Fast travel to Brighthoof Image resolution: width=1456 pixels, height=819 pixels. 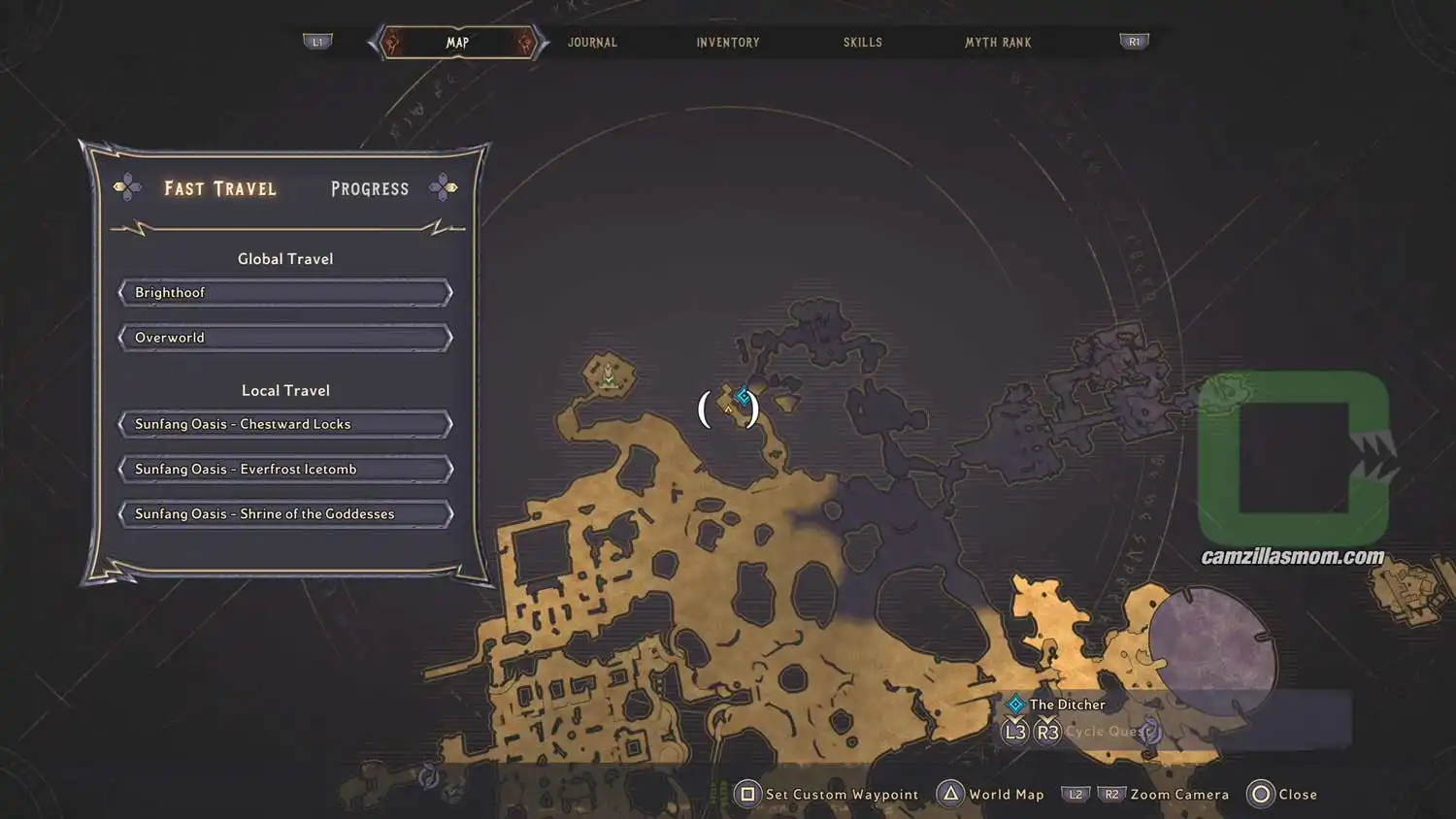point(284,292)
